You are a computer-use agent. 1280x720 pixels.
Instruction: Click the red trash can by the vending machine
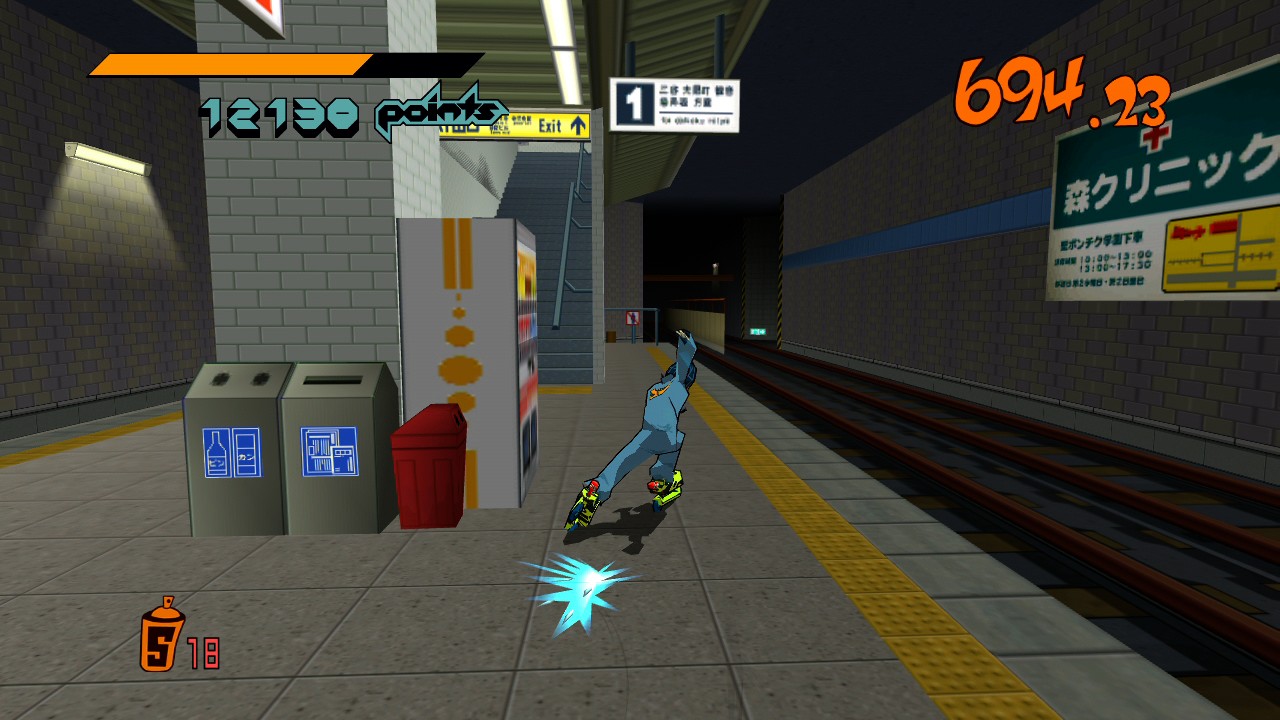430,462
